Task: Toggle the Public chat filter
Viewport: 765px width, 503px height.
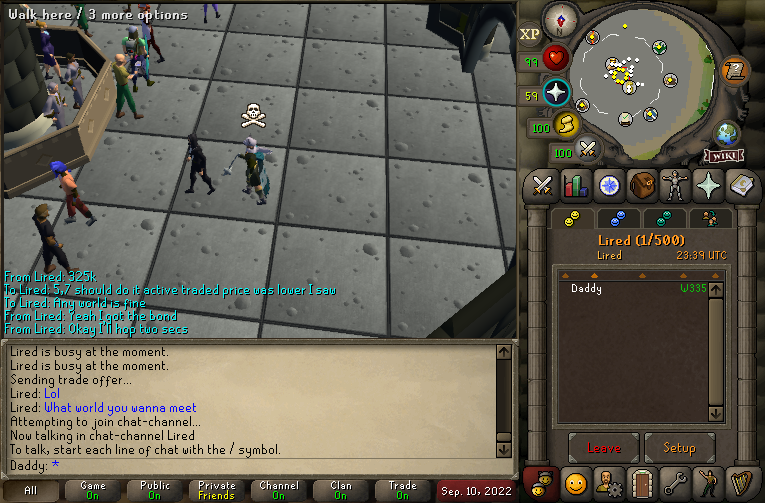Action: pos(154,490)
